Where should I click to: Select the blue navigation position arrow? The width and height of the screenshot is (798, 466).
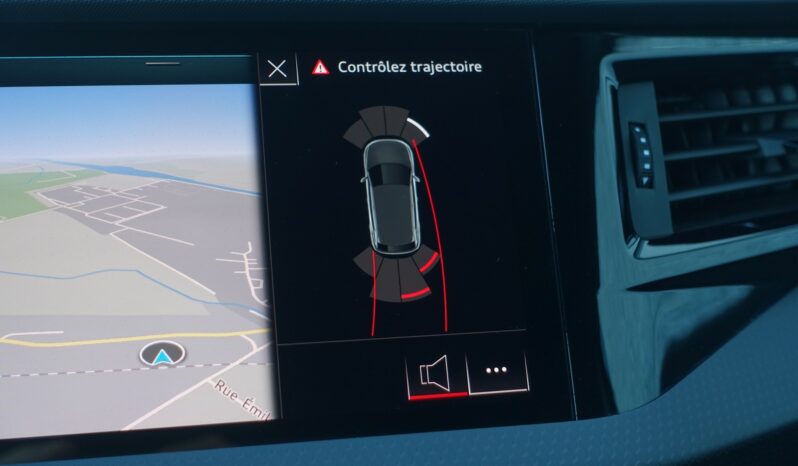158,355
